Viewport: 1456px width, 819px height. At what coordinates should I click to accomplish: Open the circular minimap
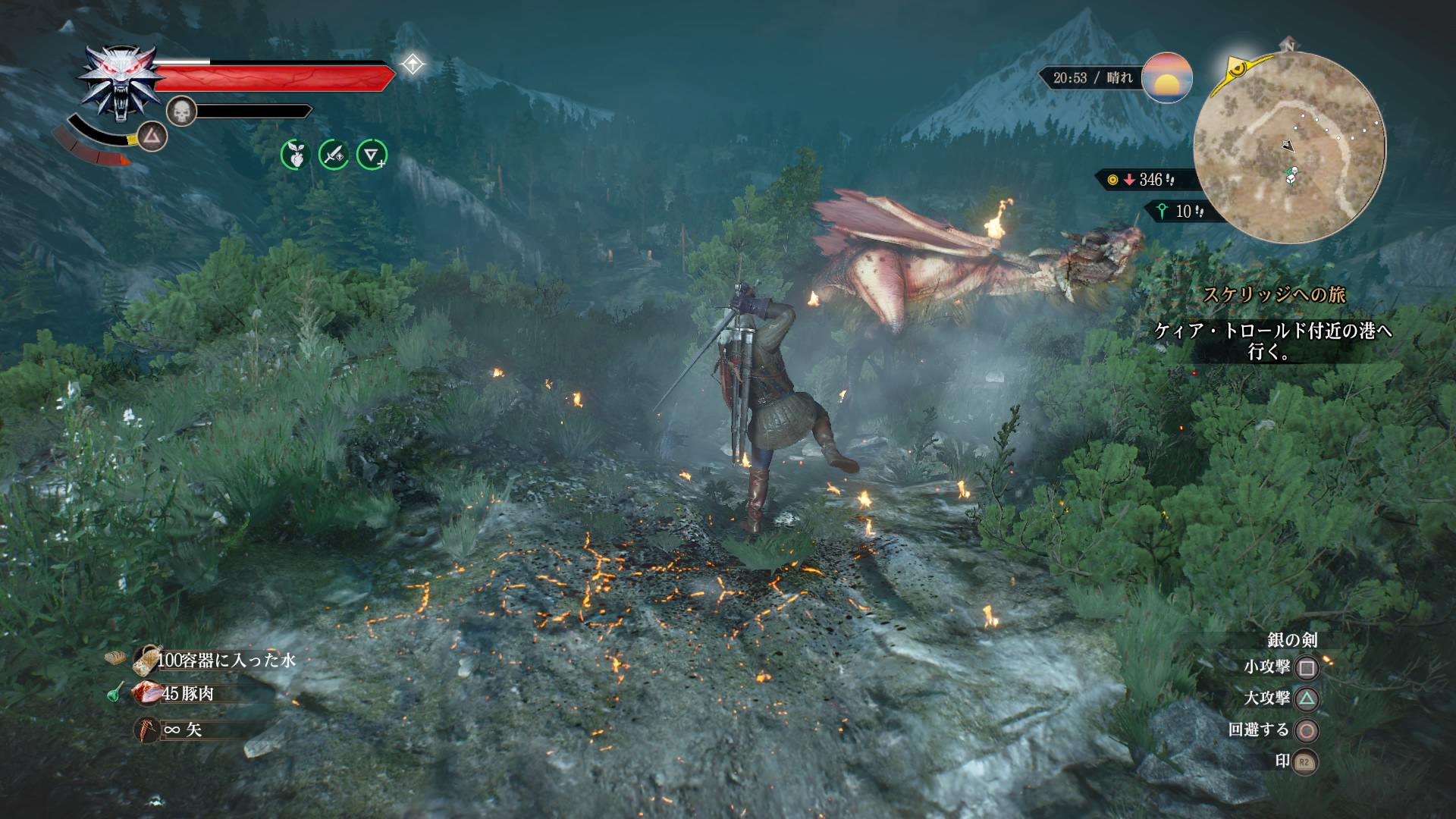point(1289,148)
